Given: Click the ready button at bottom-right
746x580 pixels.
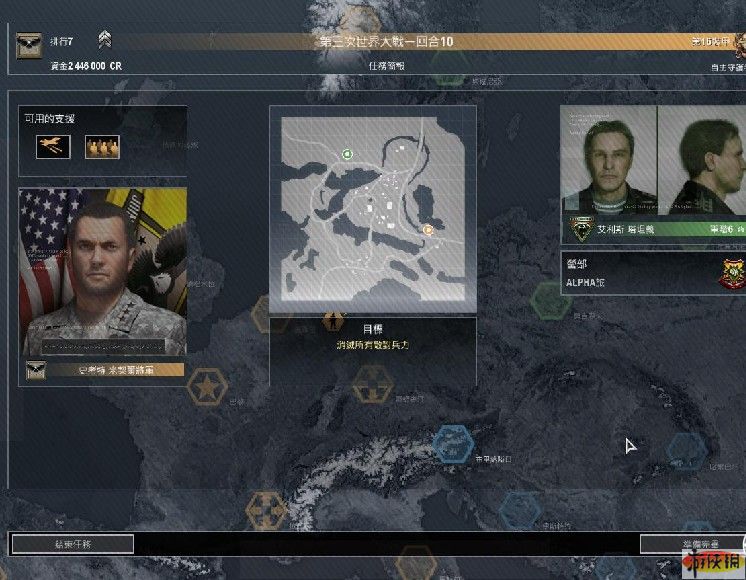Looking at the screenshot, I should pos(692,544).
